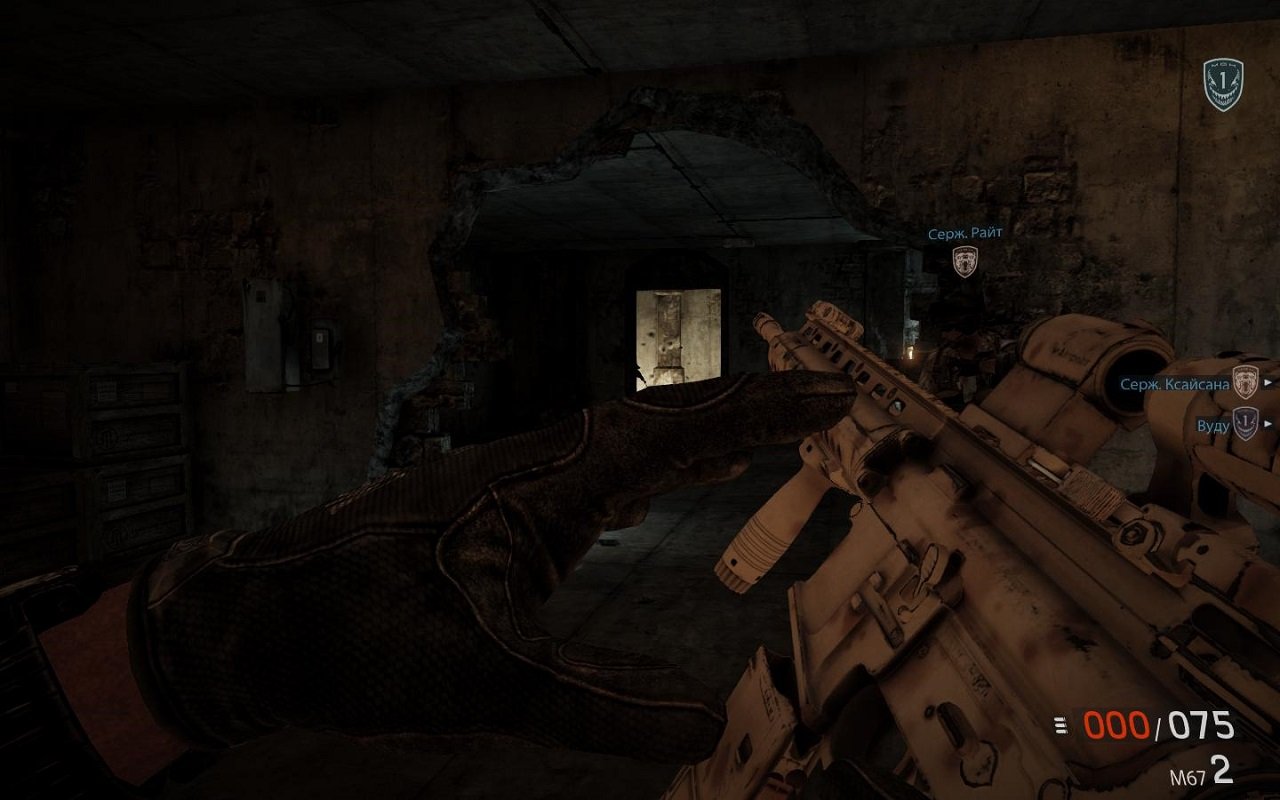Screen dimensions: 1280x800
Task: Expand the arrow chevron beside Серж. Ксайсана
Action: point(1269,382)
